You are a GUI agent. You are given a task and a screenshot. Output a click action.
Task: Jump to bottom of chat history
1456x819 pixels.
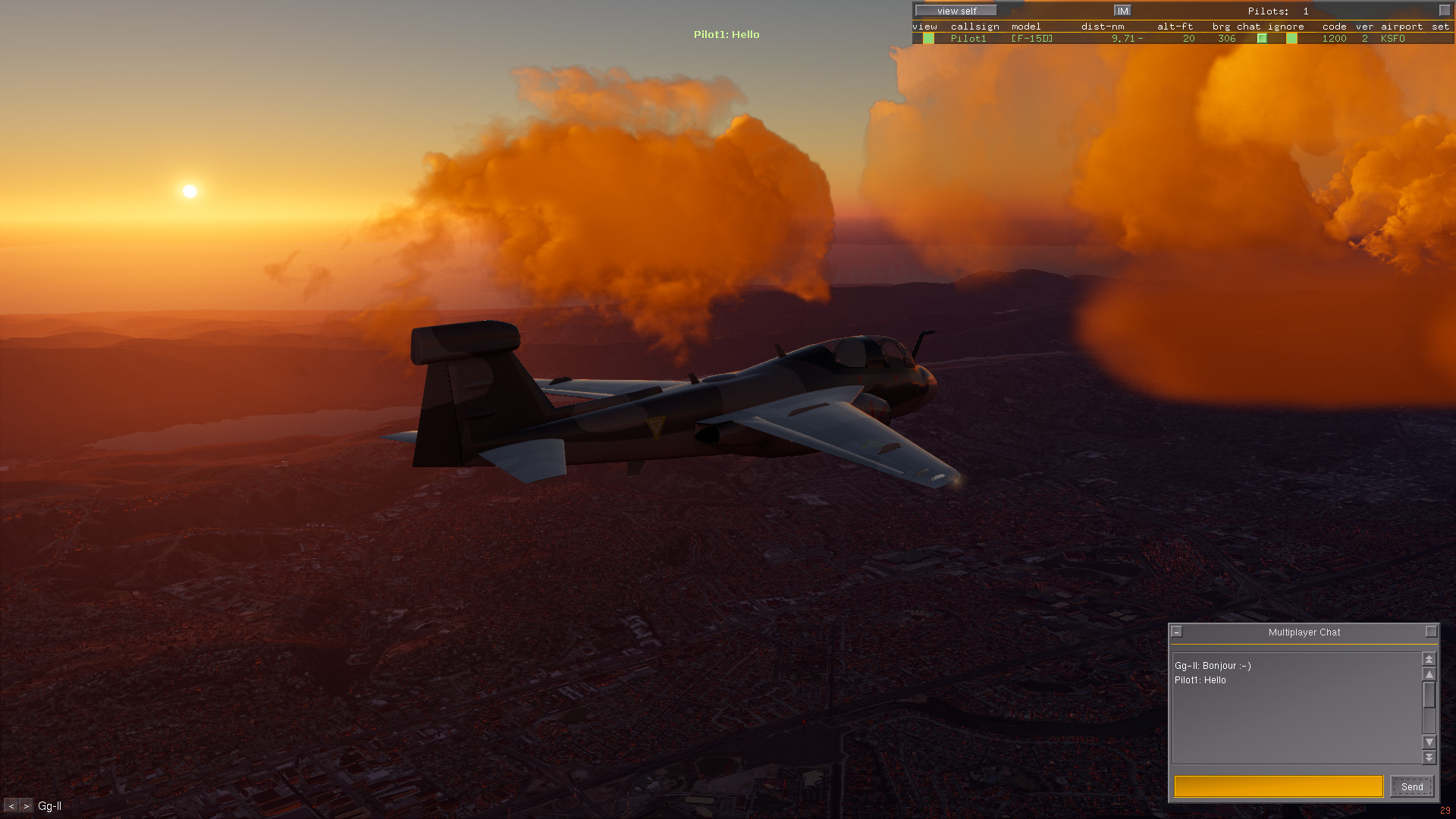(x=1429, y=757)
